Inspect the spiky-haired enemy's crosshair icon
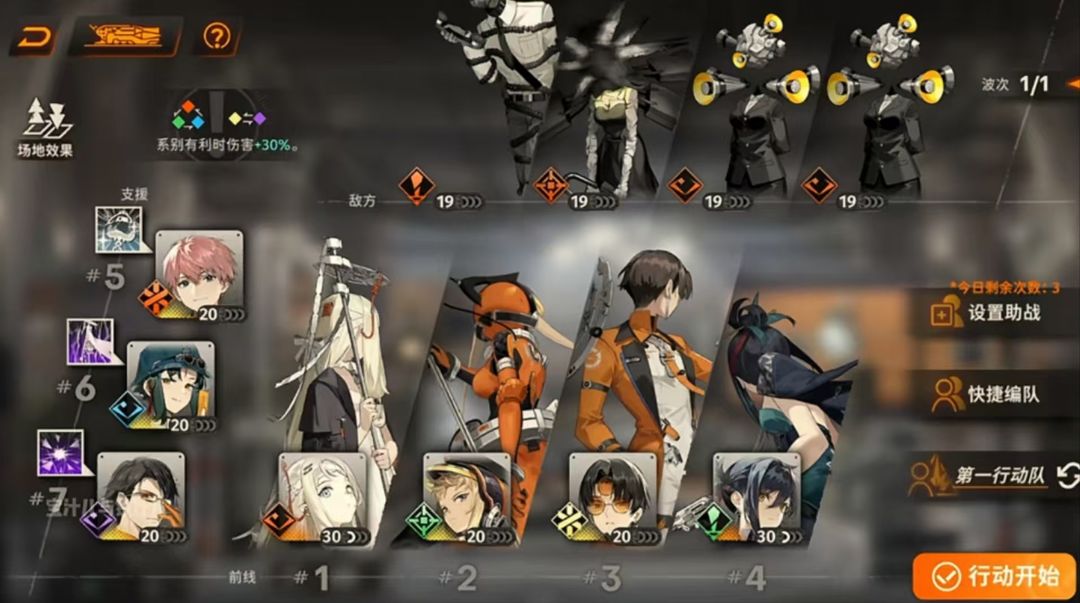1080x603 pixels. click(x=551, y=185)
